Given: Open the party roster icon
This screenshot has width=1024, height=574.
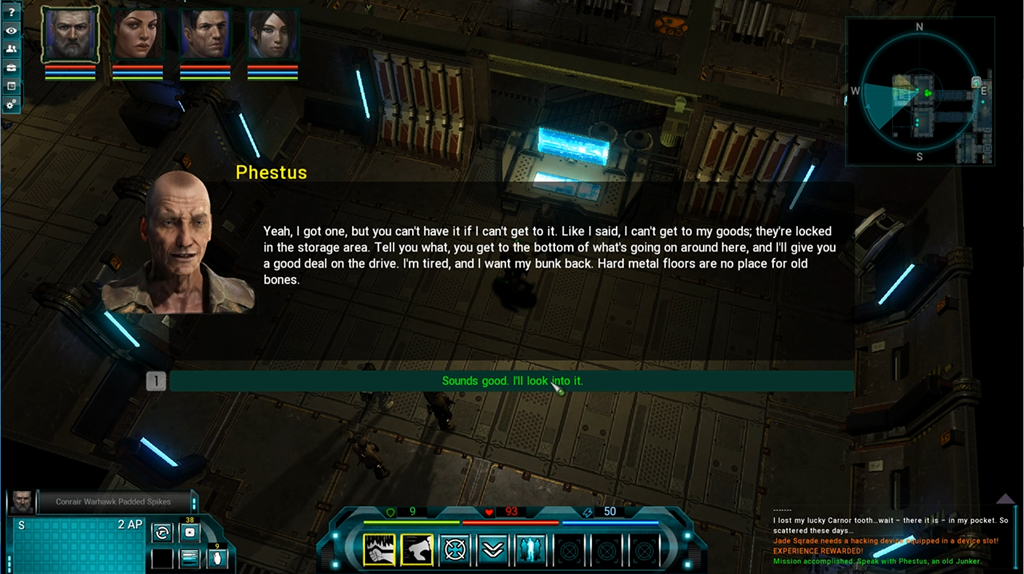Looking at the screenshot, I should 11,49.
